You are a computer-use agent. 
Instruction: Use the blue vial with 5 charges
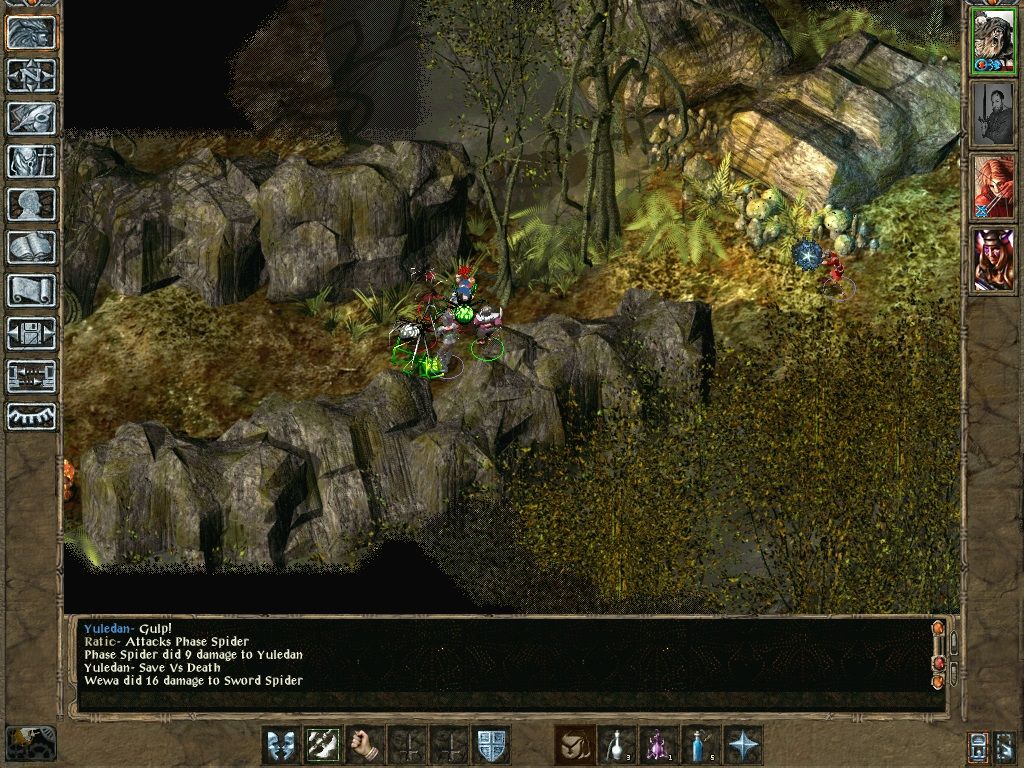[x=701, y=746]
